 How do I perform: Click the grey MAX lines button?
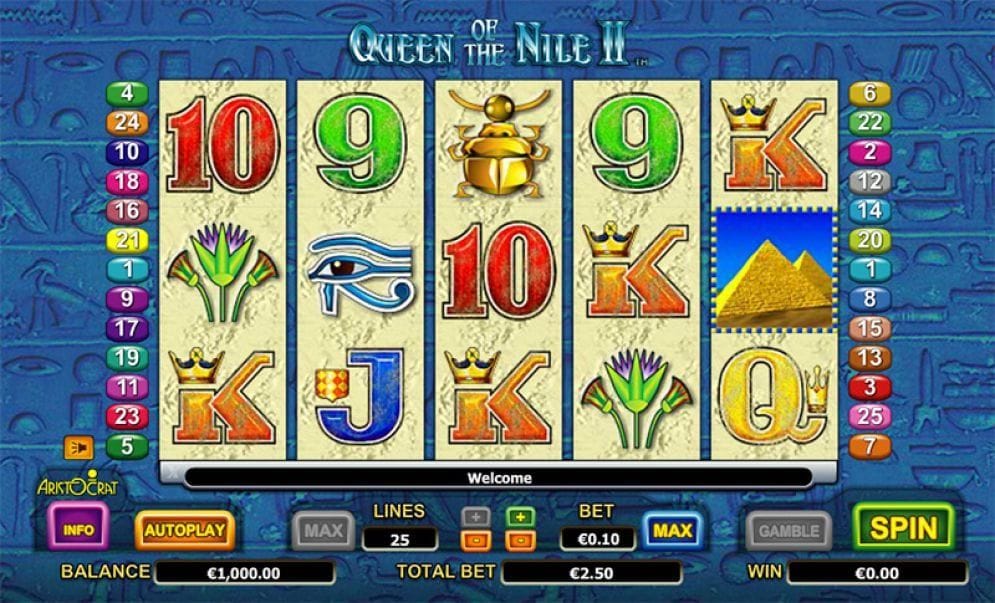tap(323, 530)
